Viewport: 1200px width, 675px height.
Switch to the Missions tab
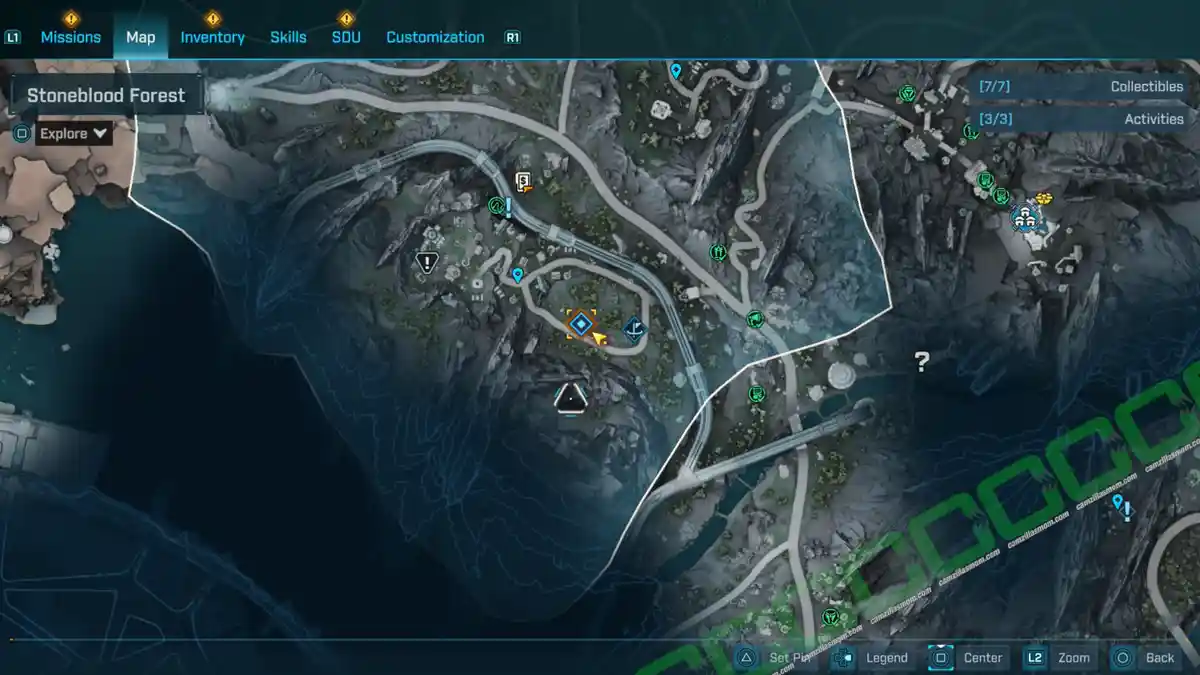70,37
